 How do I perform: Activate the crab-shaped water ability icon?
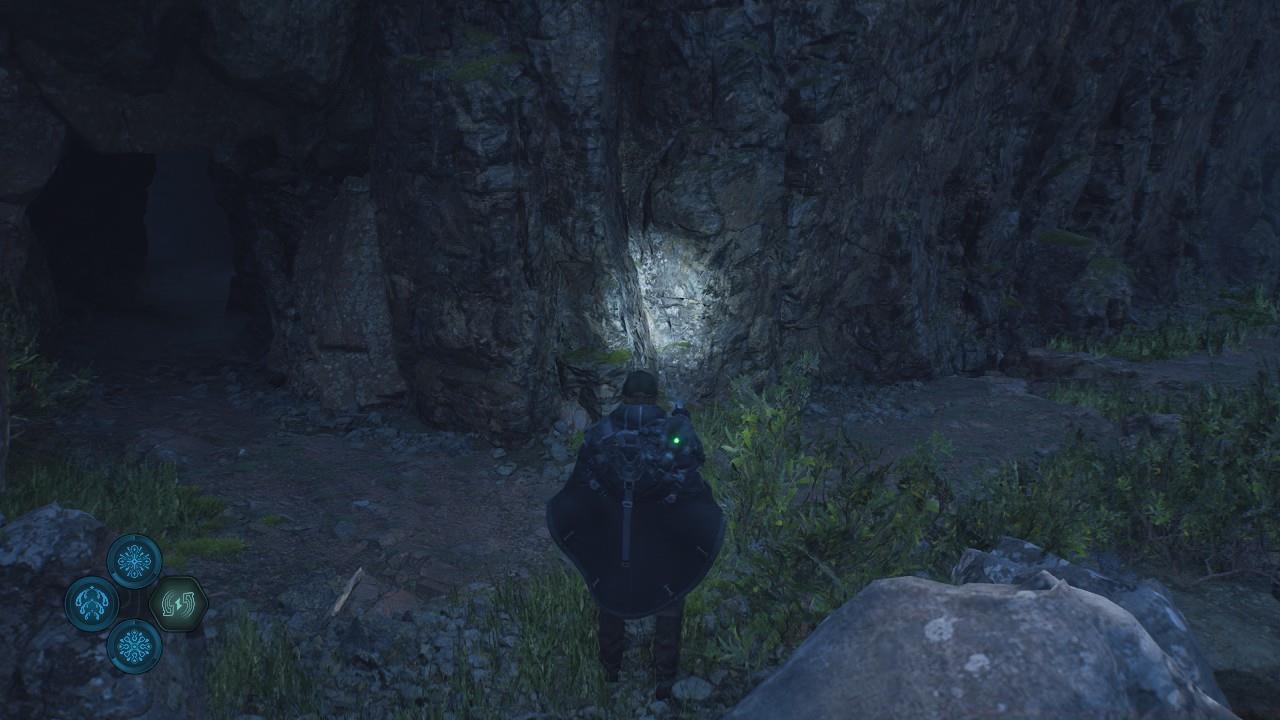(92, 604)
